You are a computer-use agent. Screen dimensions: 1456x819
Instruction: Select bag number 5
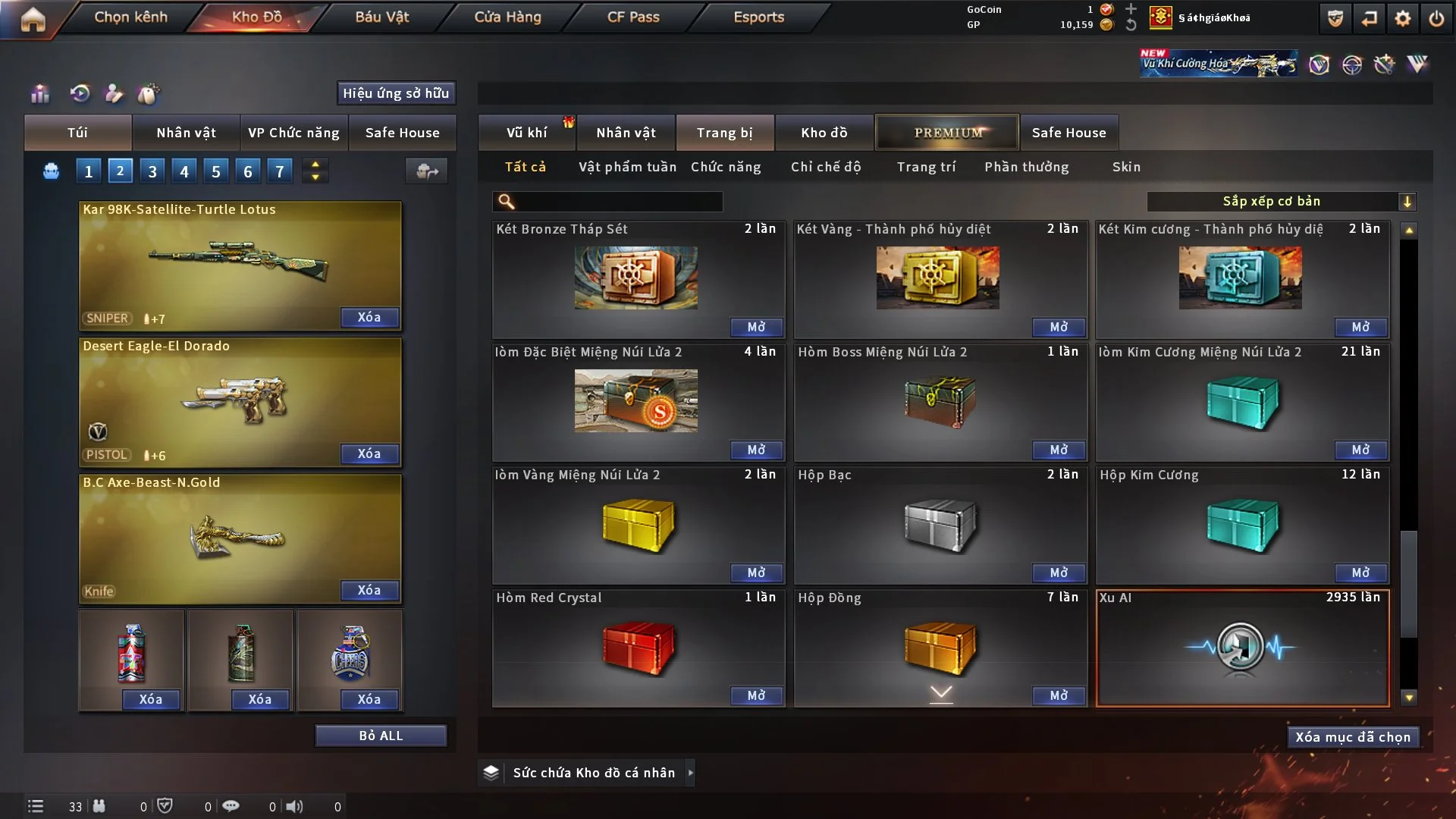click(216, 171)
